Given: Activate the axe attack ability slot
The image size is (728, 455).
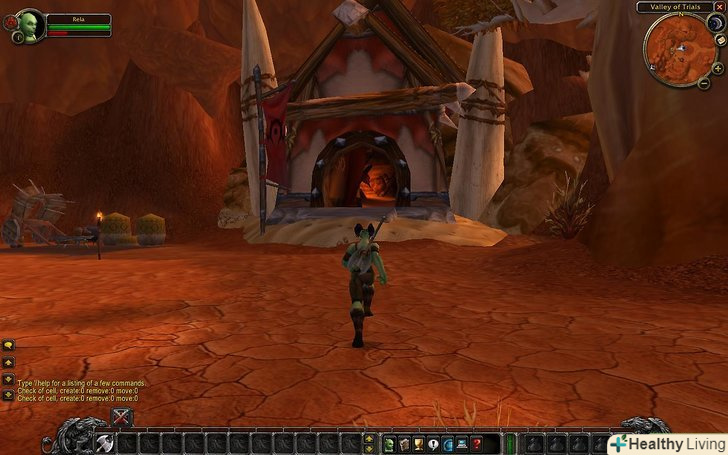Looking at the screenshot, I should [104, 443].
